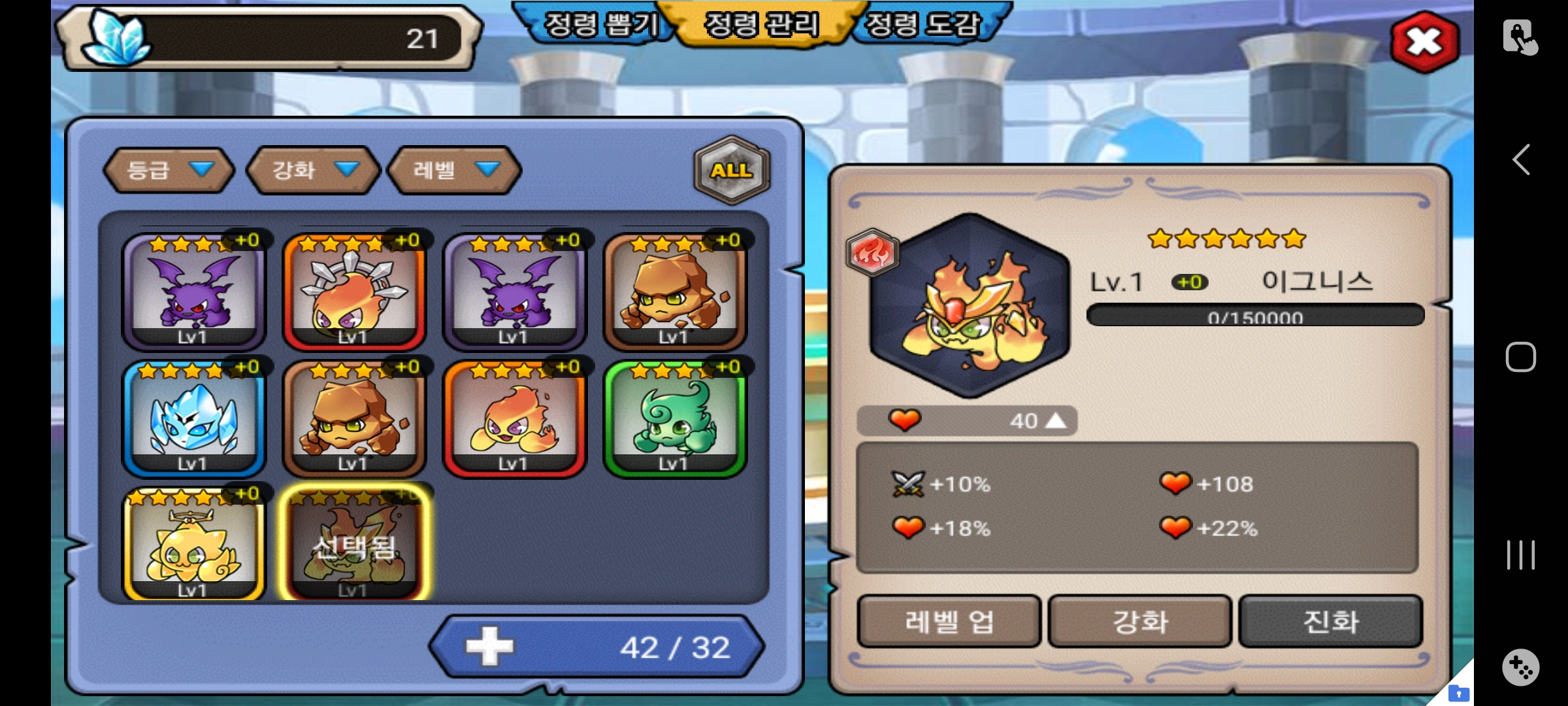This screenshot has height=706, width=1568.
Task: Close the spirit management screen
Action: (x=1424, y=42)
